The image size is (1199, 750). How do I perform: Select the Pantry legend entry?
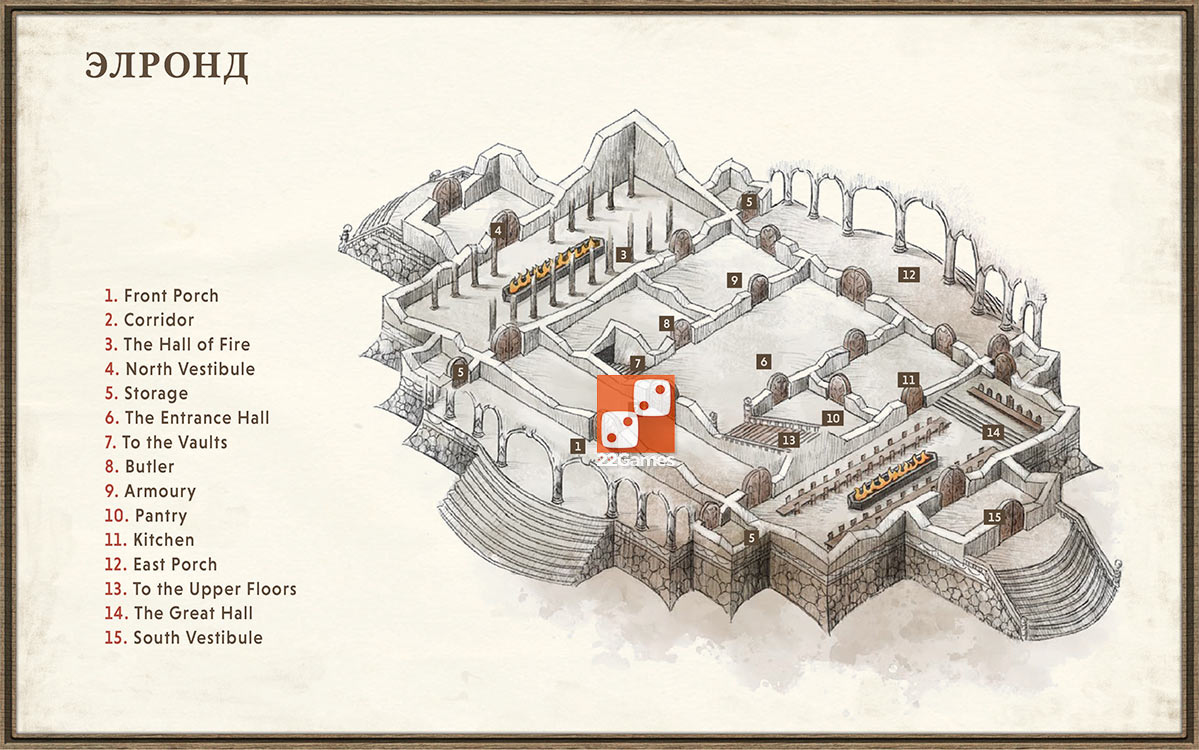tap(146, 516)
